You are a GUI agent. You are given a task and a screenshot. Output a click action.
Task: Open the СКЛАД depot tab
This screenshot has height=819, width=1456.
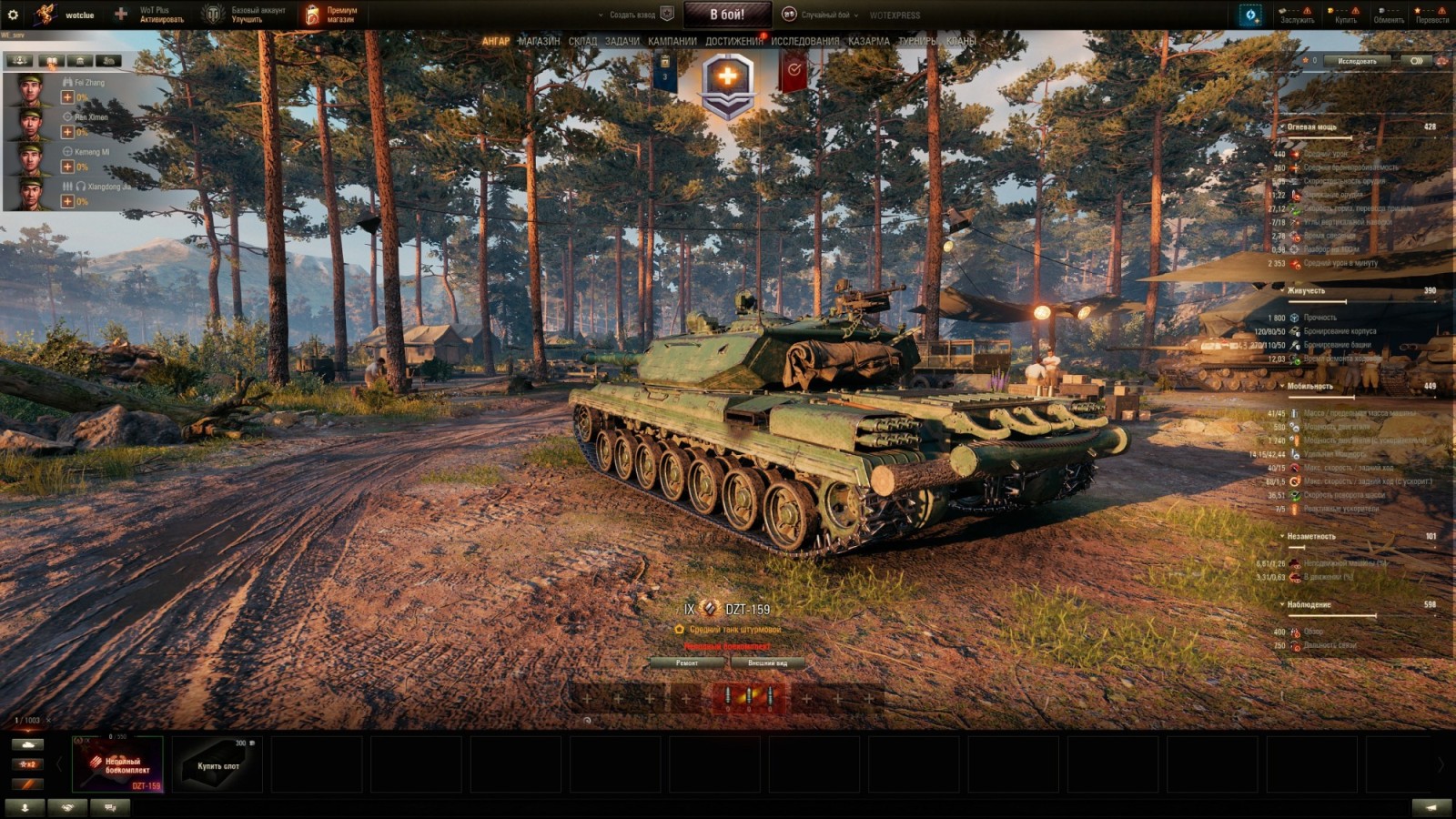tap(582, 41)
